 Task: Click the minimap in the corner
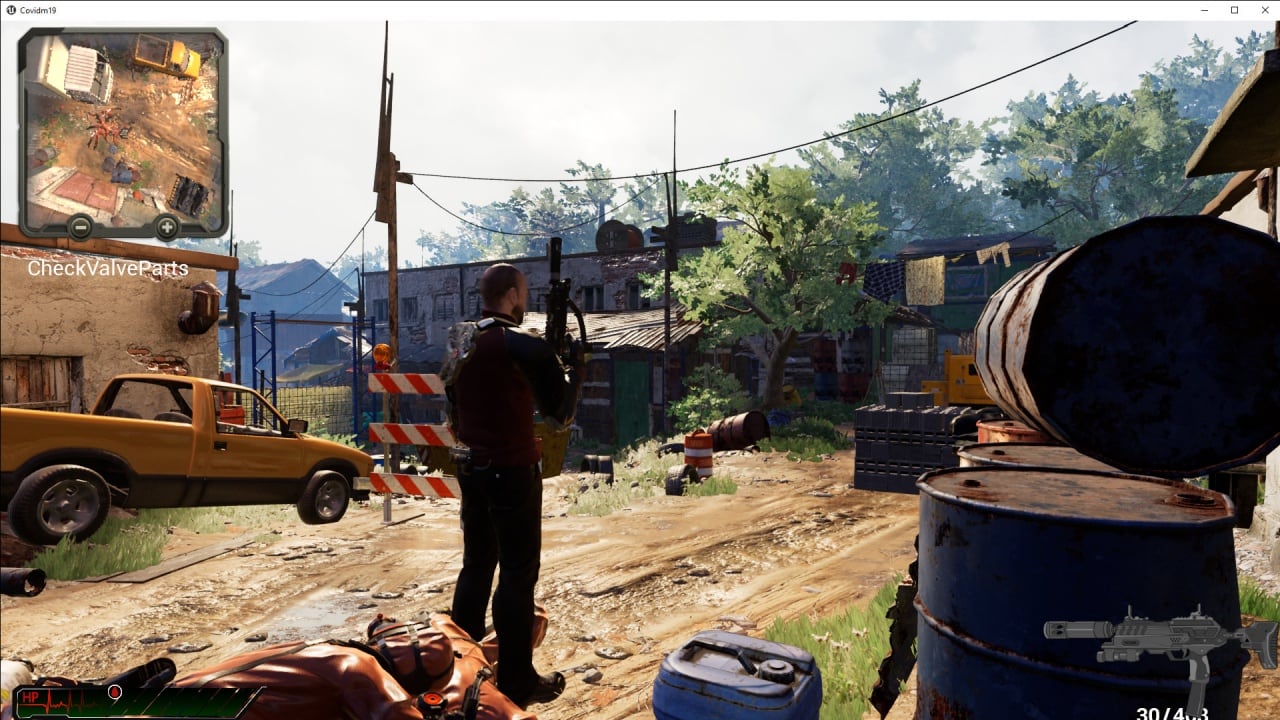(122, 125)
